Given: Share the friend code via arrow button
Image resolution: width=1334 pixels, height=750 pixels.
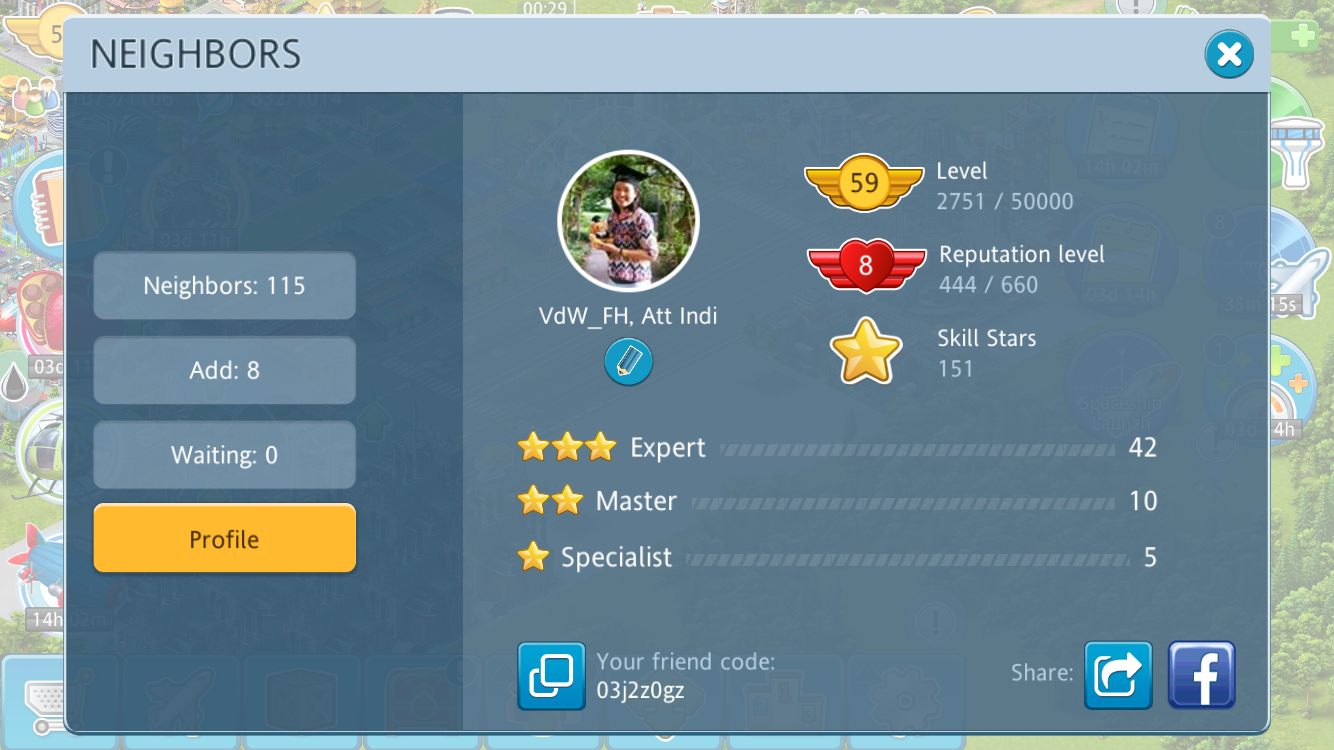Looking at the screenshot, I should tap(1118, 675).
